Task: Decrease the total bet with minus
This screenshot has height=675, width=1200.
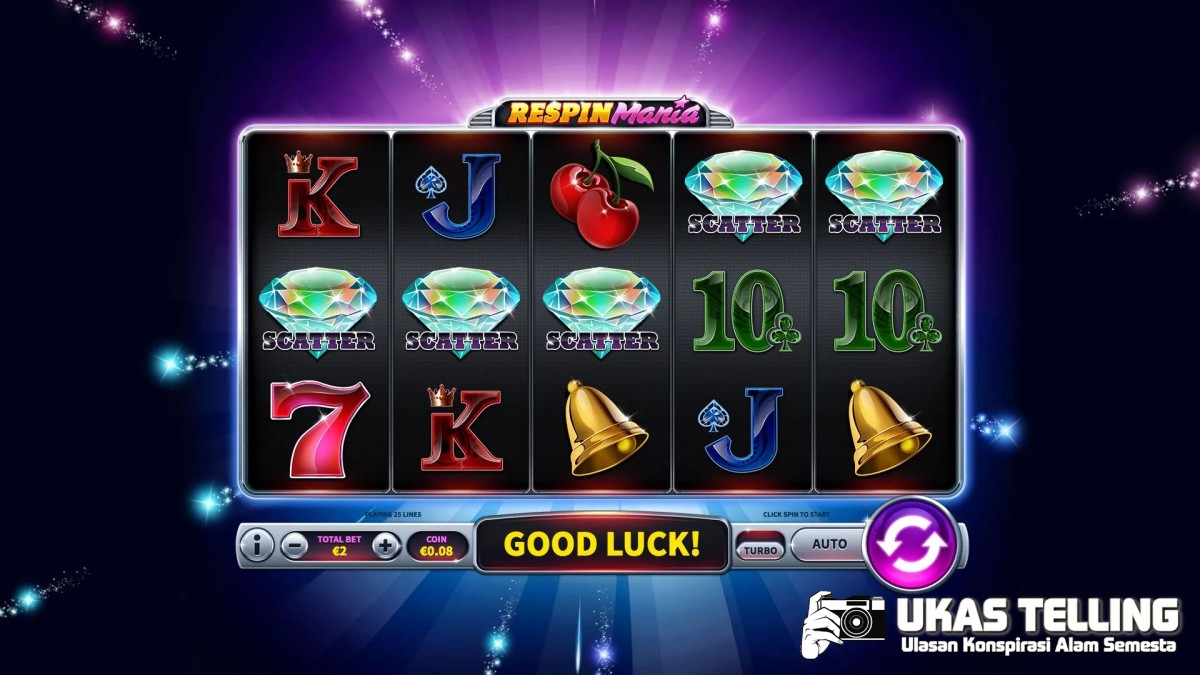Action: click(294, 546)
